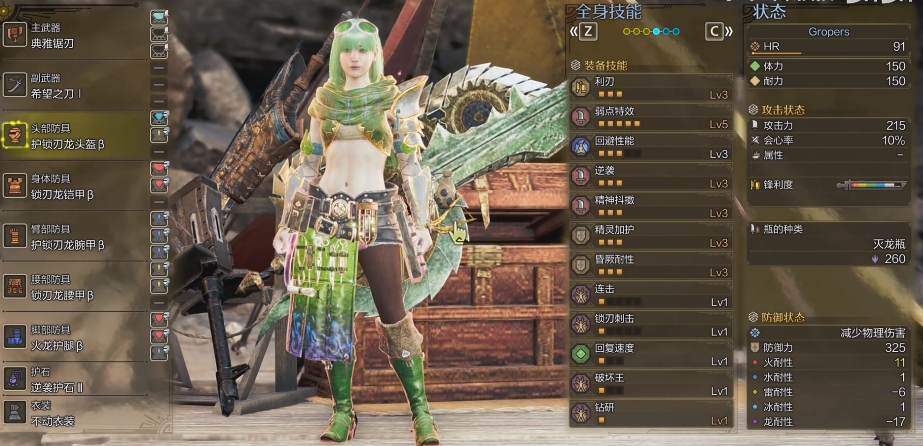This screenshot has width=923, height=446.
Task: Choose the head armor 护锁刃龙头盔β
Action: (x=72, y=135)
